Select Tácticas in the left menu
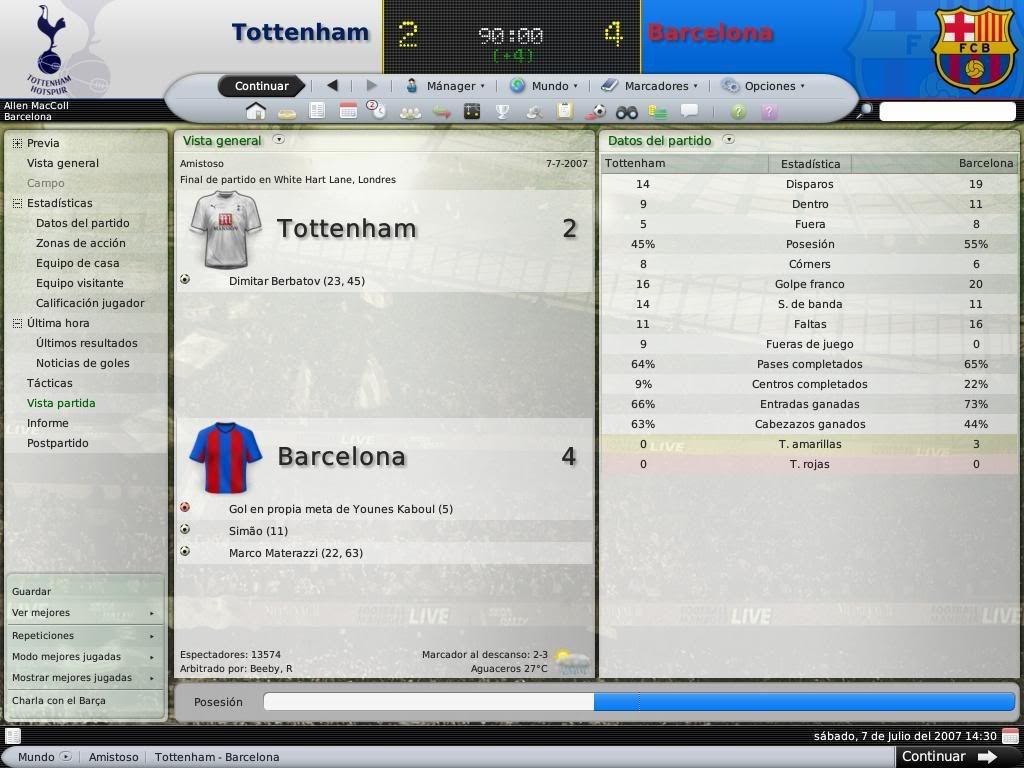1024x768 pixels. pyautogui.click(x=50, y=383)
